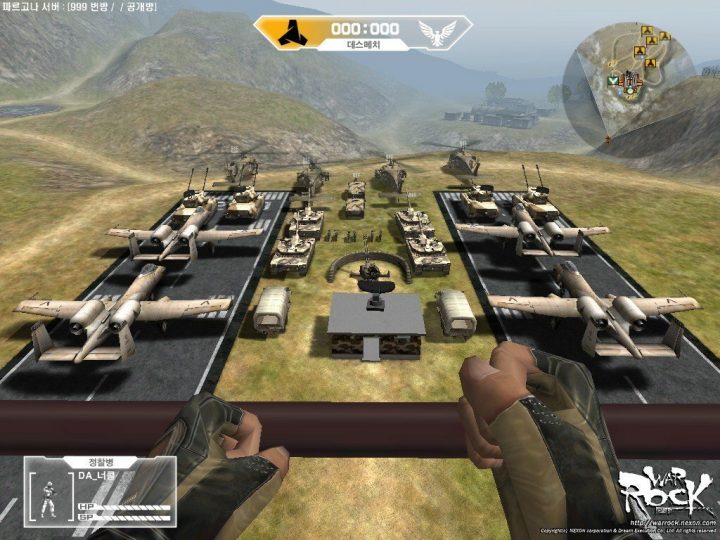Select the soldier silhouette in status panel
Viewport: 720px width, 540px height.
[49, 497]
